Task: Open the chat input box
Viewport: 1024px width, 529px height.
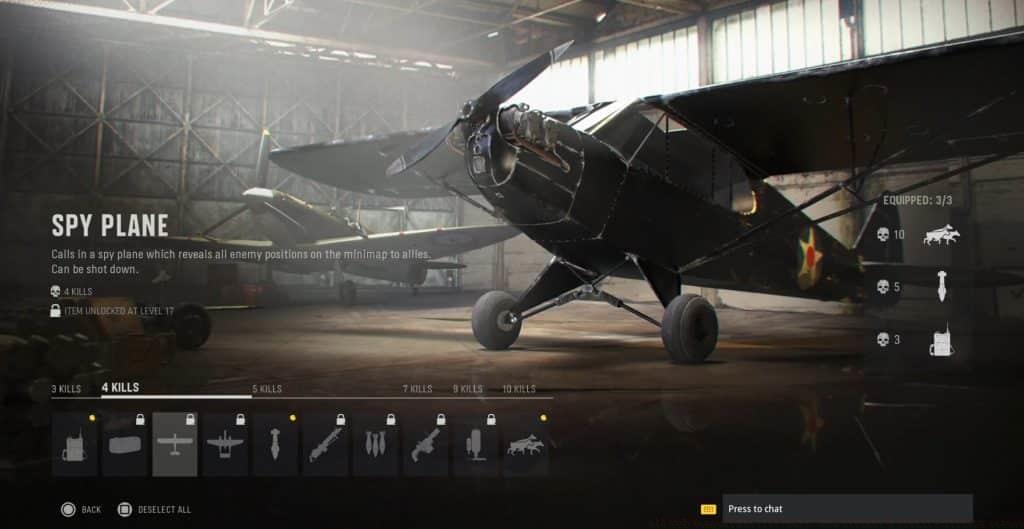Action: pyautogui.click(x=846, y=509)
